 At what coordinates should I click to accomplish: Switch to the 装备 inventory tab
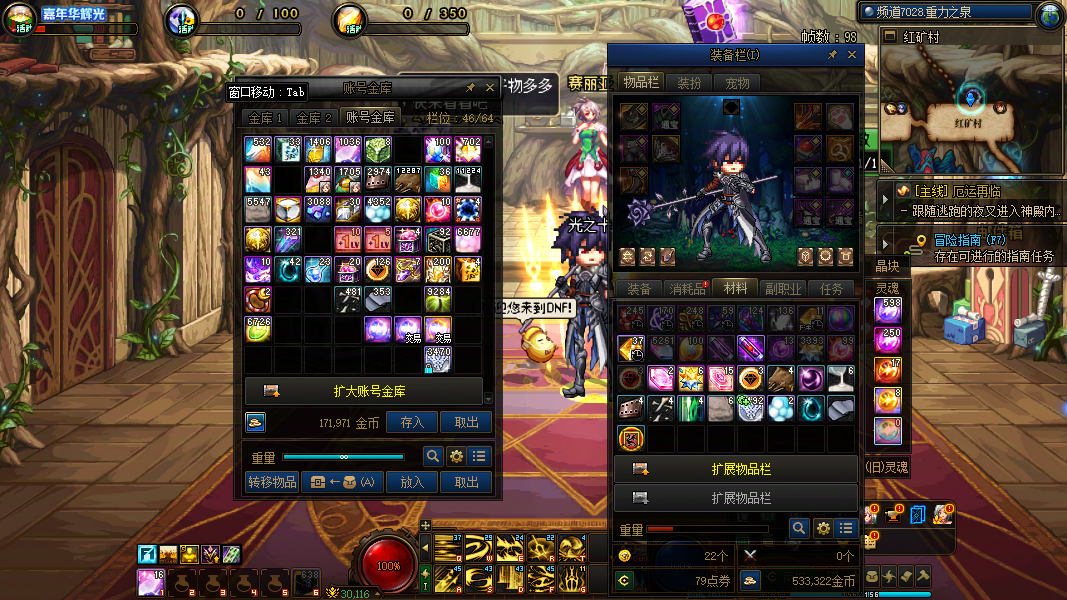tap(638, 289)
